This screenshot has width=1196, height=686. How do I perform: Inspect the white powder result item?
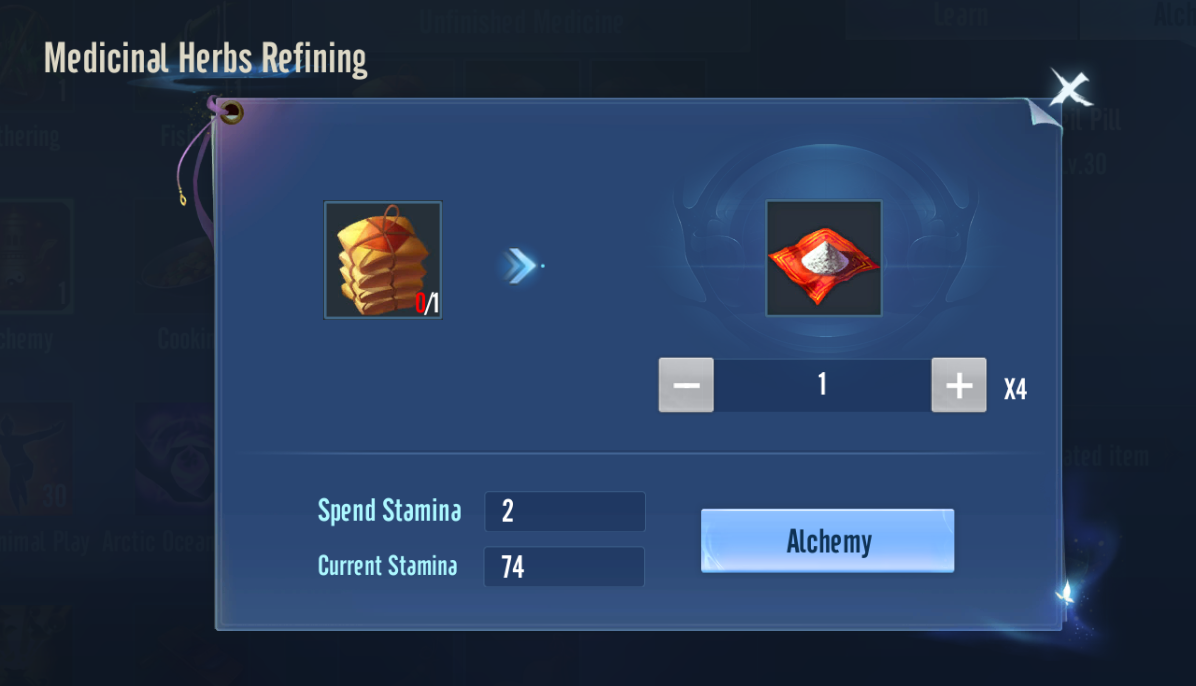[823, 258]
